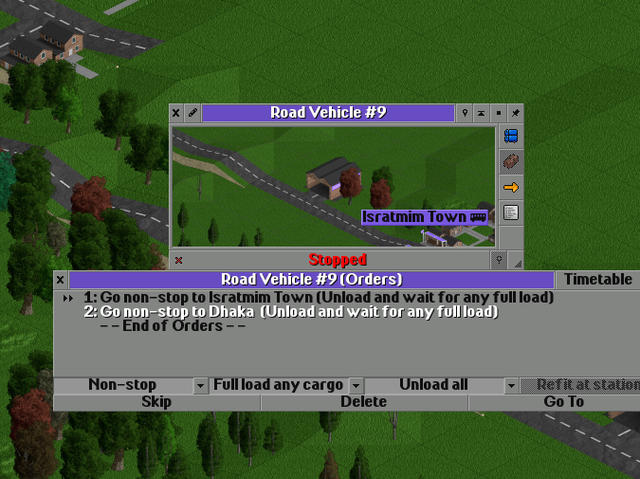
Task: Select order 1 to Isratmim Town
Action: click(318, 297)
